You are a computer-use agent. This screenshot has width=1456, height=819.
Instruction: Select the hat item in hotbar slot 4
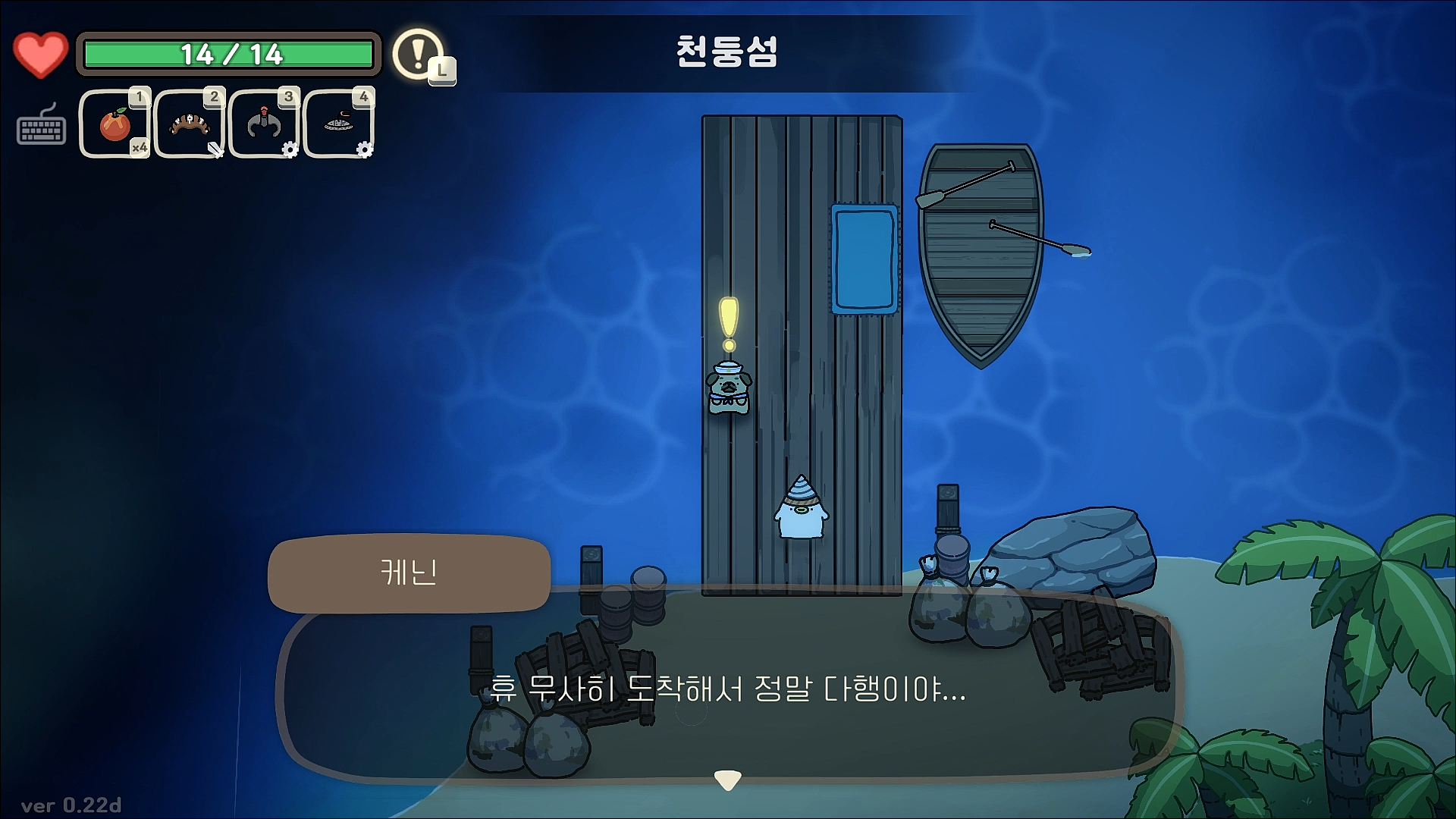point(338,124)
